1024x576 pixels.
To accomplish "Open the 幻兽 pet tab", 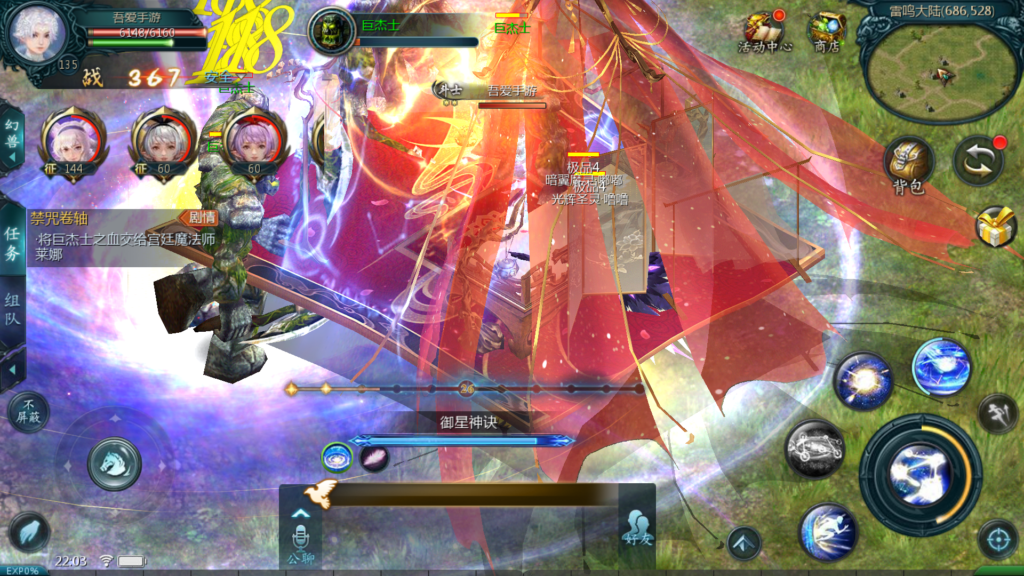I will pyautogui.click(x=12, y=137).
